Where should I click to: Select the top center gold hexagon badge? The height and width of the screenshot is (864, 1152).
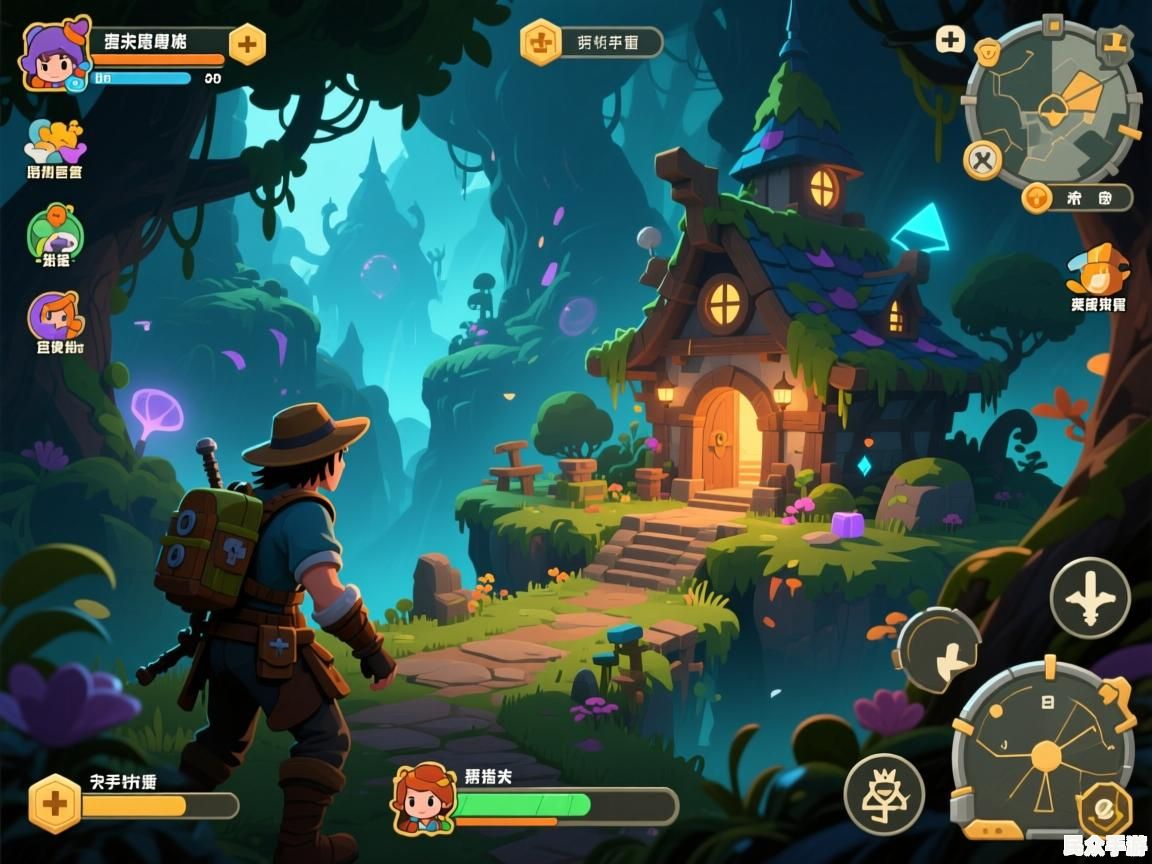pyautogui.click(x=541, y=43)
